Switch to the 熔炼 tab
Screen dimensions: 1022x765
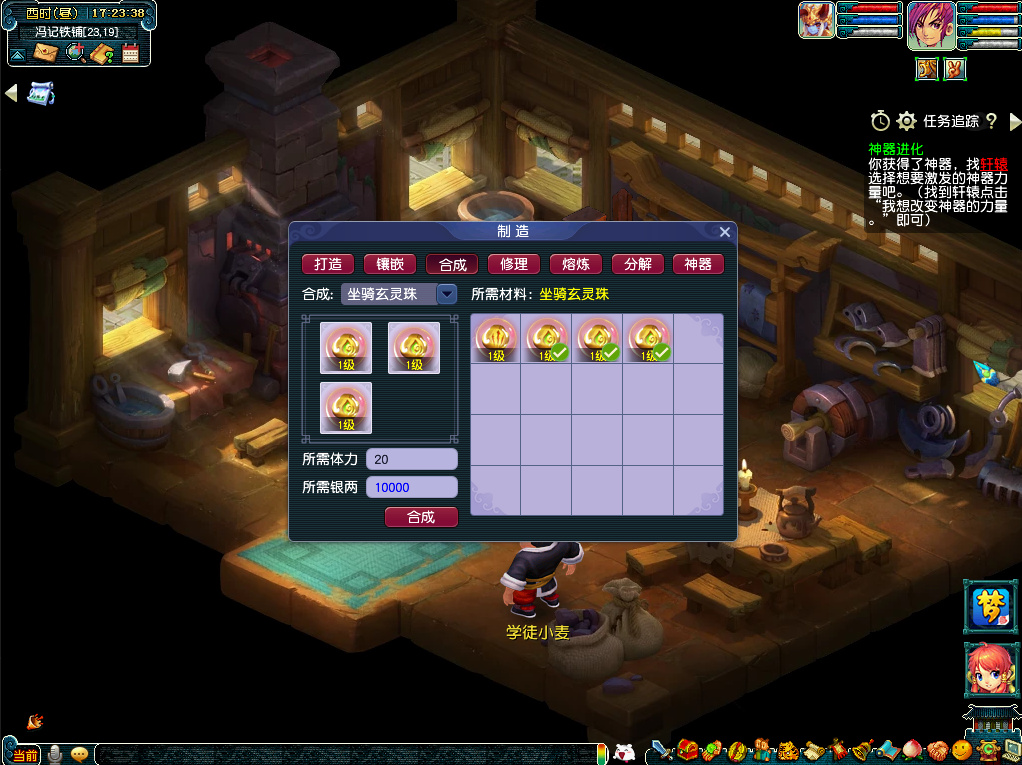575,264
